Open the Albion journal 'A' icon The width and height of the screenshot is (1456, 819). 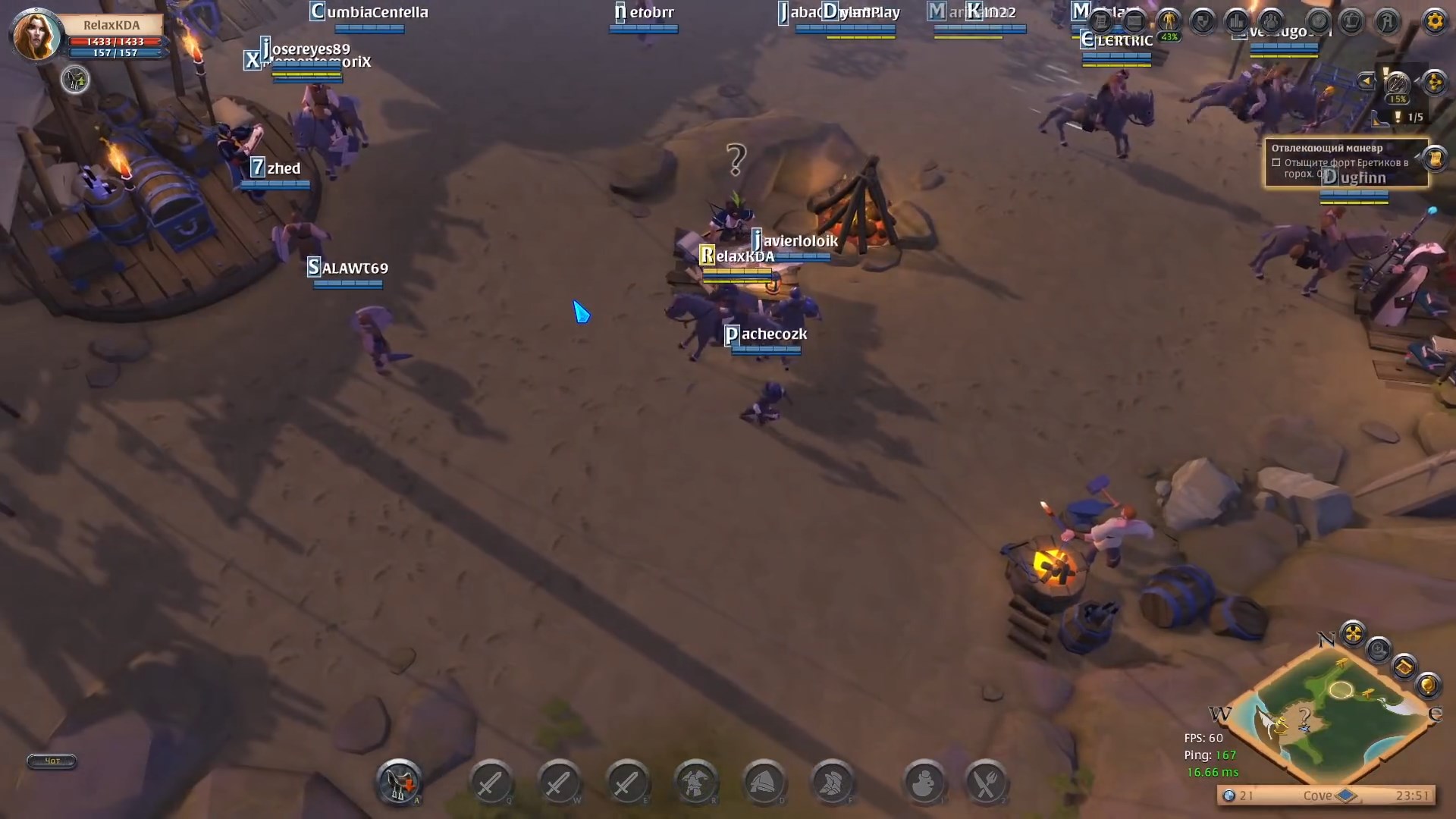pos(1388,21)
